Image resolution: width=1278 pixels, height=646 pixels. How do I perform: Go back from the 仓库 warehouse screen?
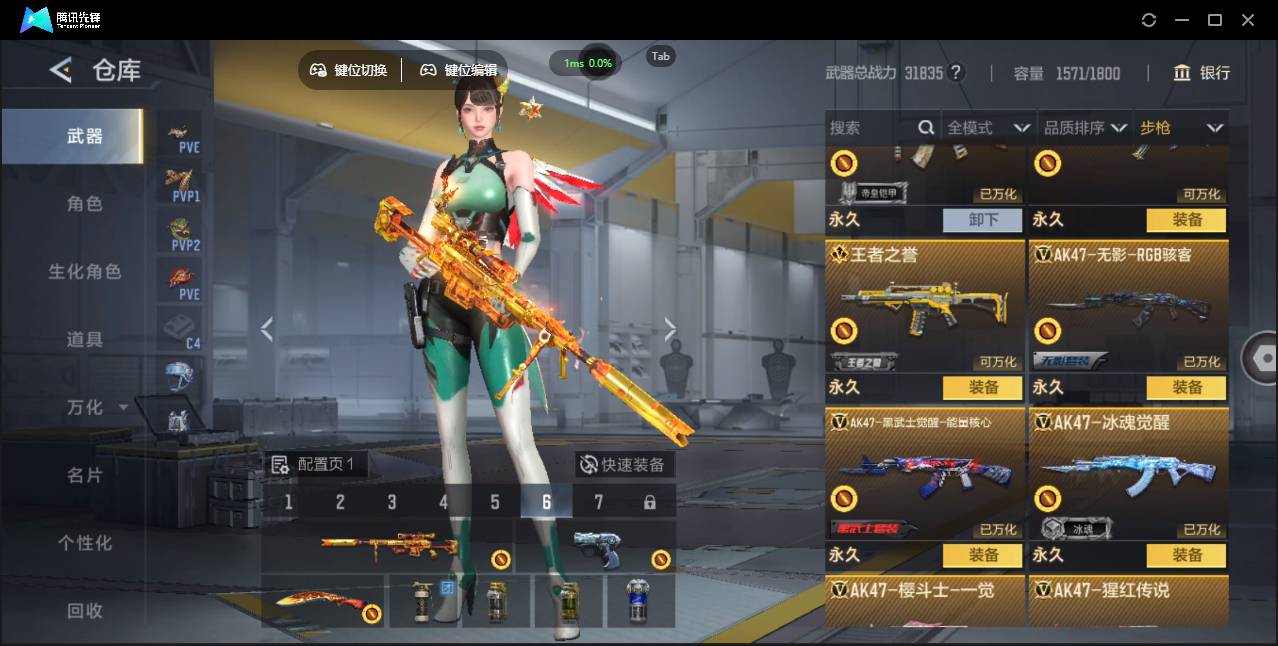(x=62, y=70)
